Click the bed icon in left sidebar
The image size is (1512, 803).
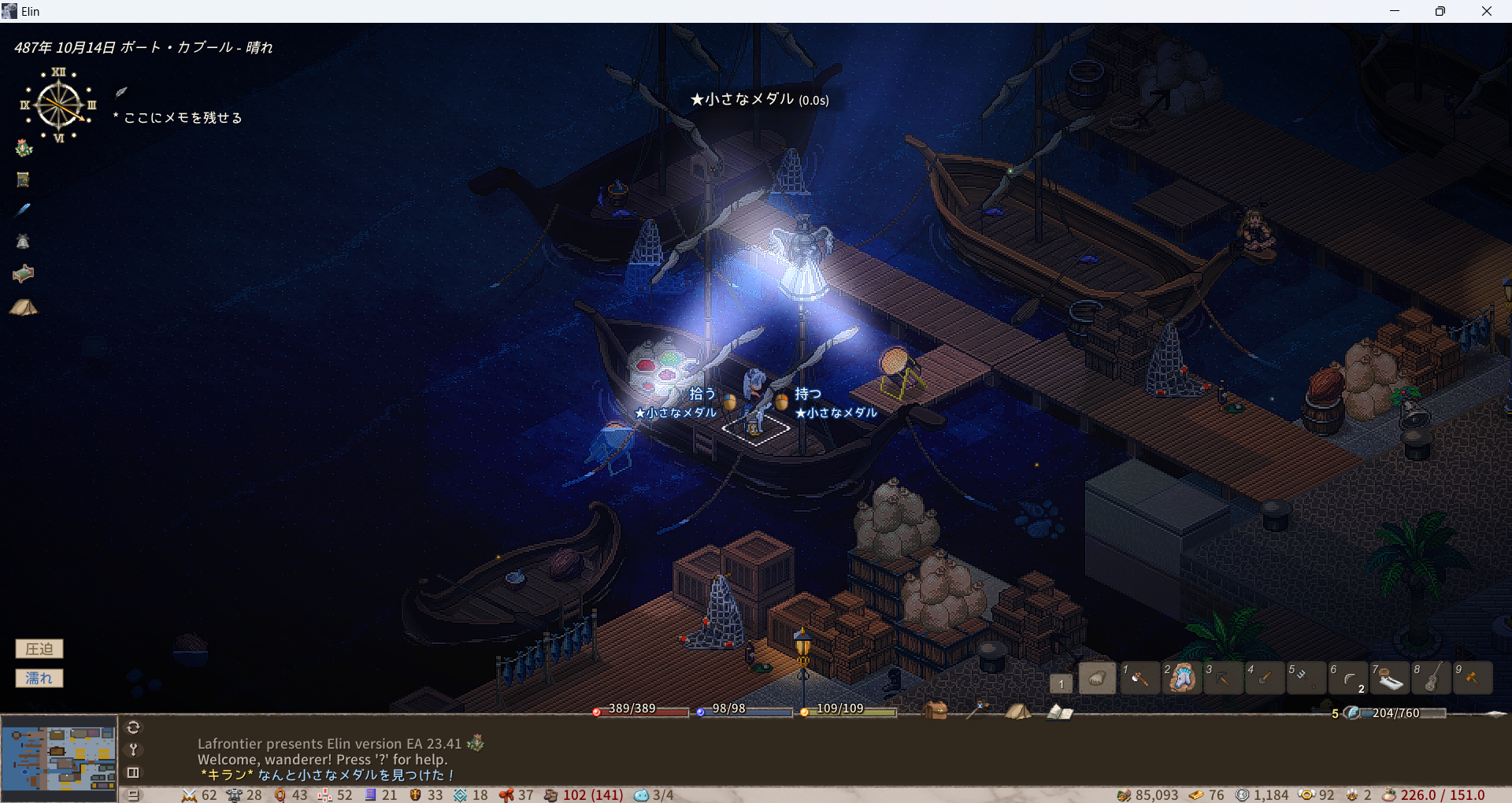pos(24,273)
